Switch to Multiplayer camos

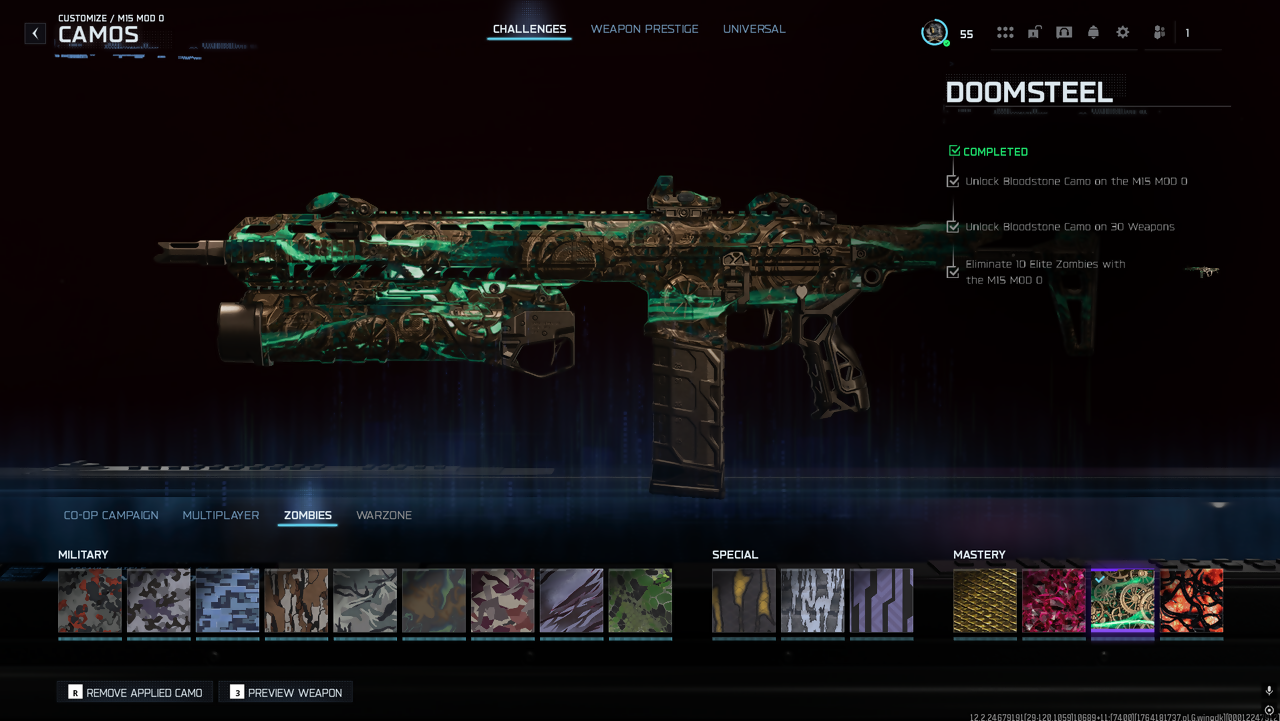tap(221, 515)
